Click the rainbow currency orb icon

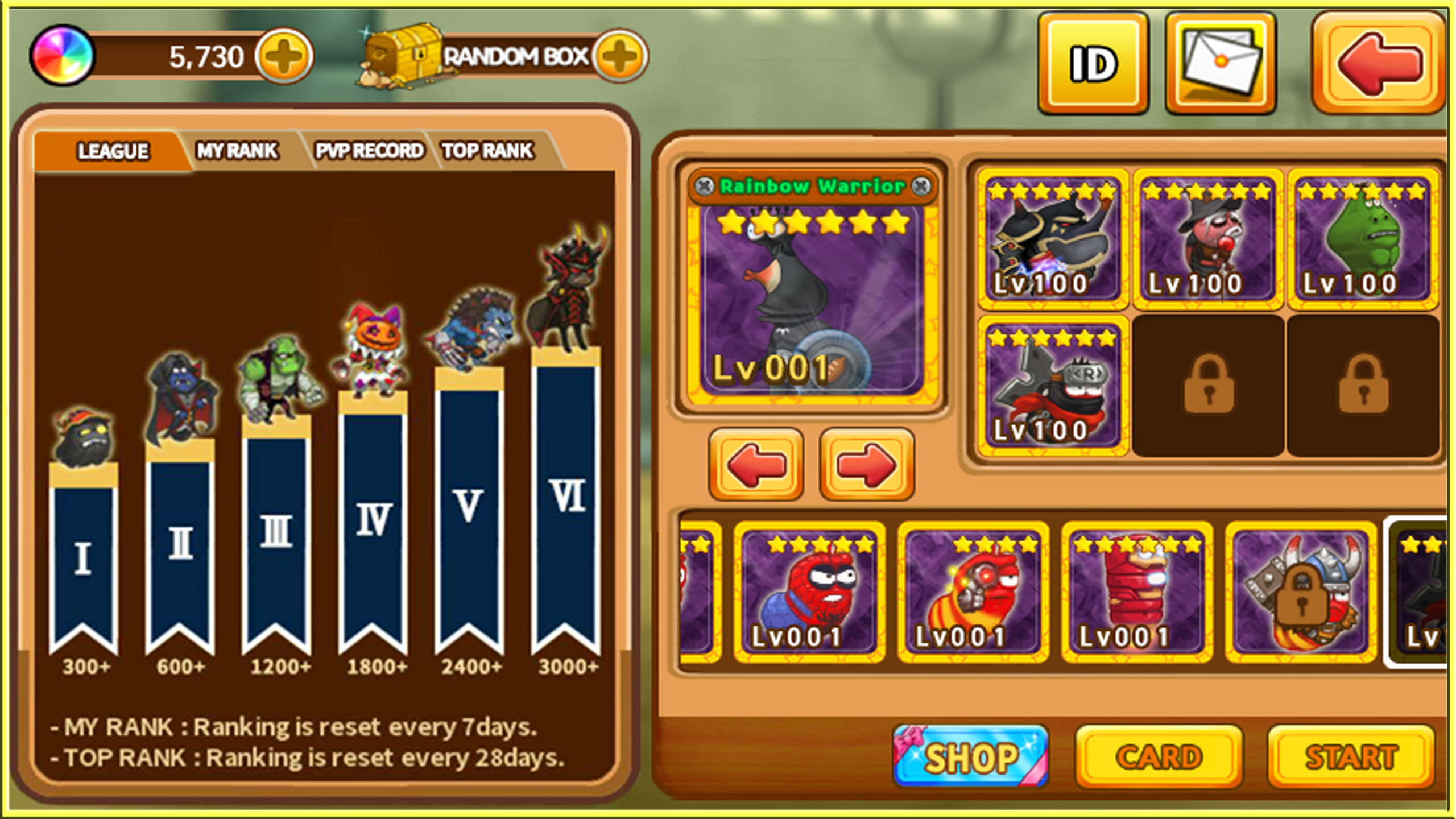point(63,57)
